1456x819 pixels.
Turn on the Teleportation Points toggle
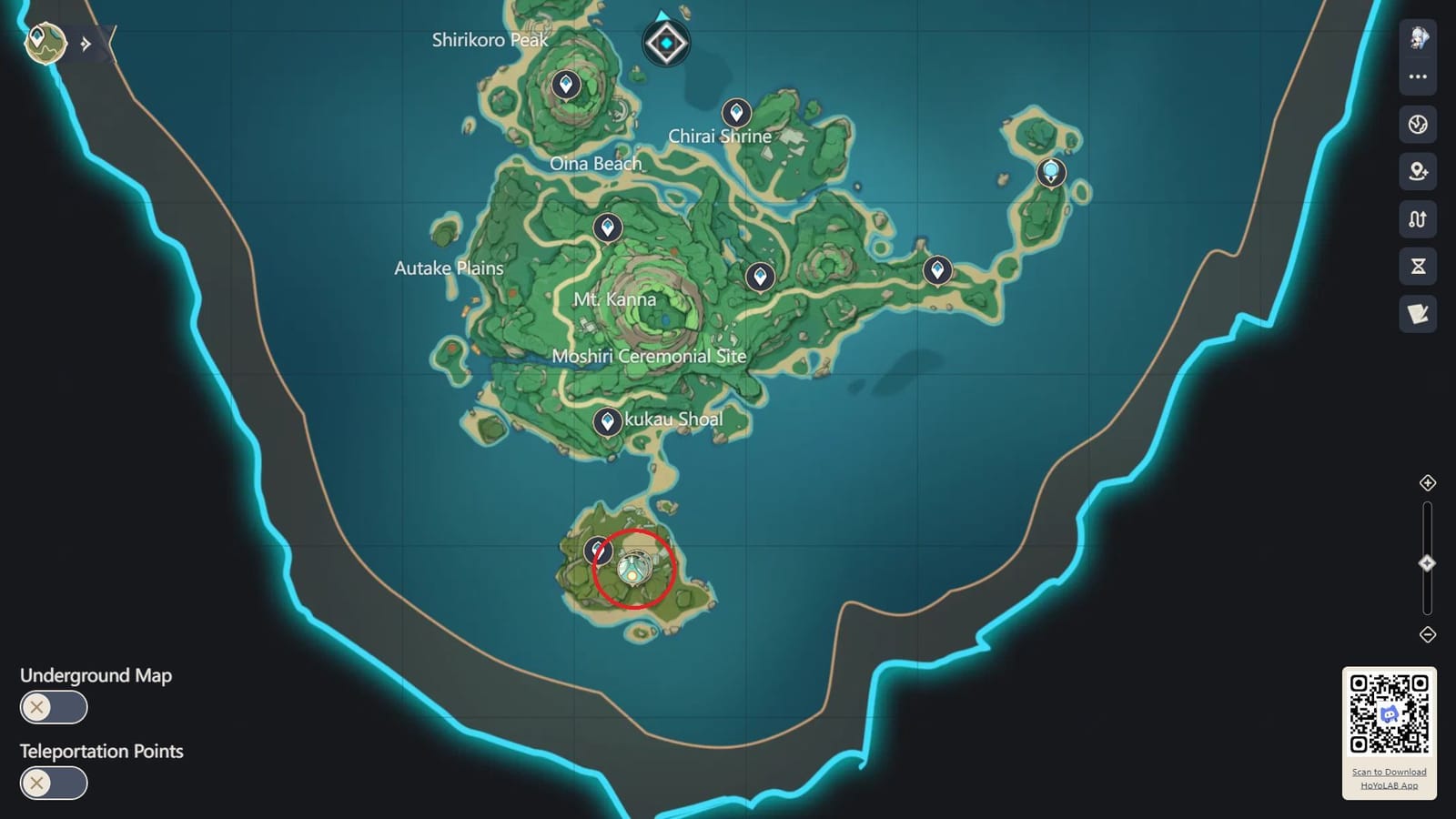pyautogui.click(x=53, y=783)
